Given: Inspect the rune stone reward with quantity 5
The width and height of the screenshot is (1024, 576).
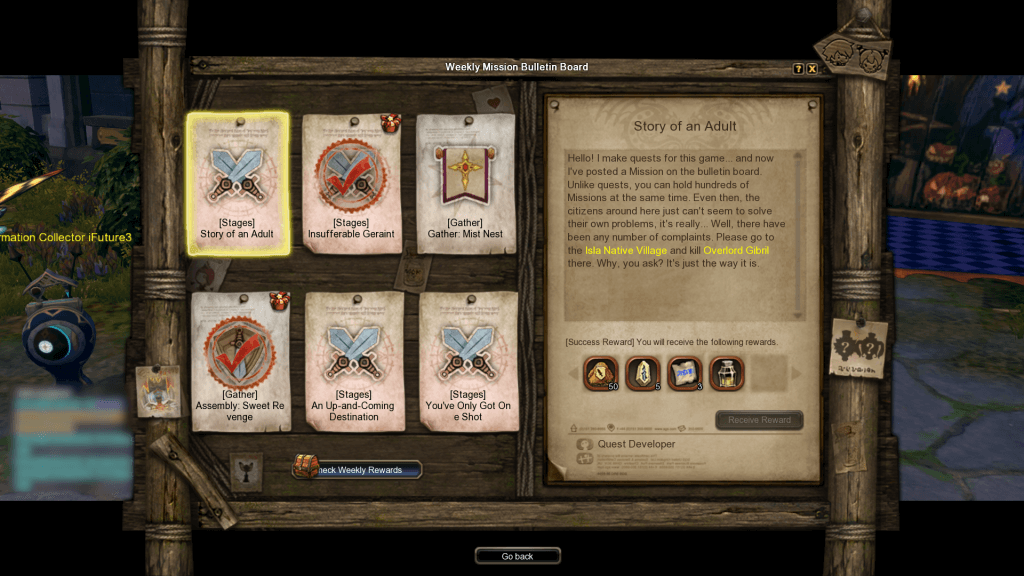Looking at the screenshot, I should point(642,373).
